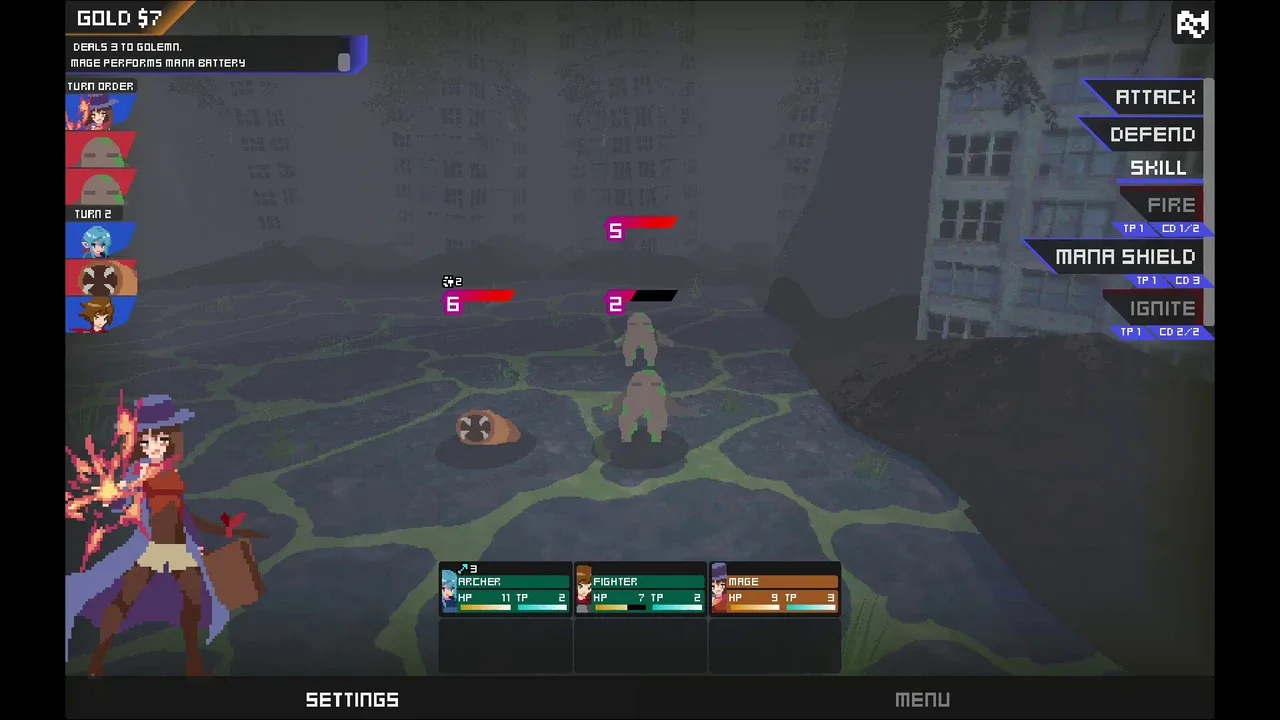The height and width of the screenshot is (720, 1280).
Task: Open the Skill submenu
Action: click(x=1158, y=168)
